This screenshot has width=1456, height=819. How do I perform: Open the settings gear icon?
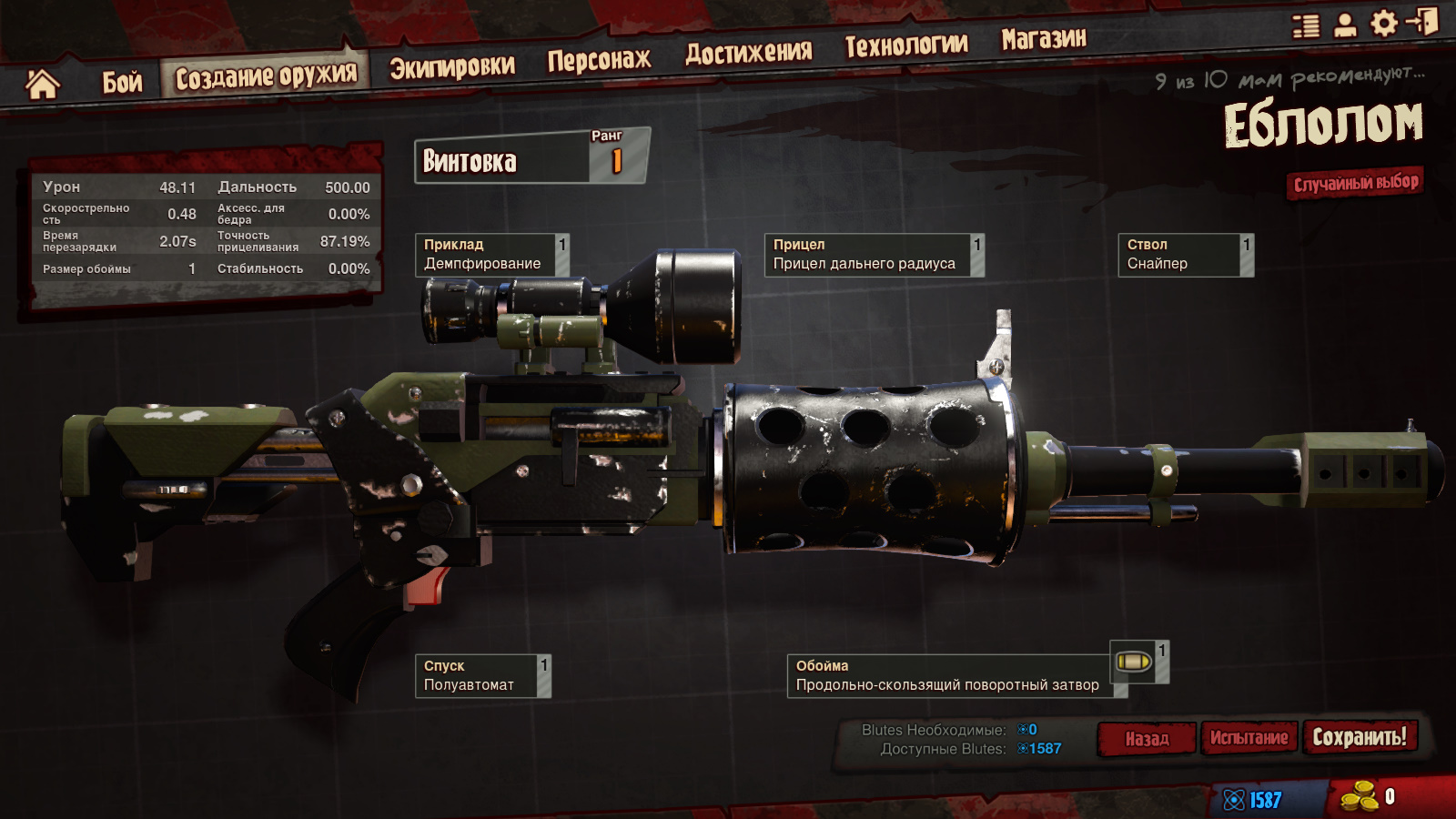tap(1383, 24)
